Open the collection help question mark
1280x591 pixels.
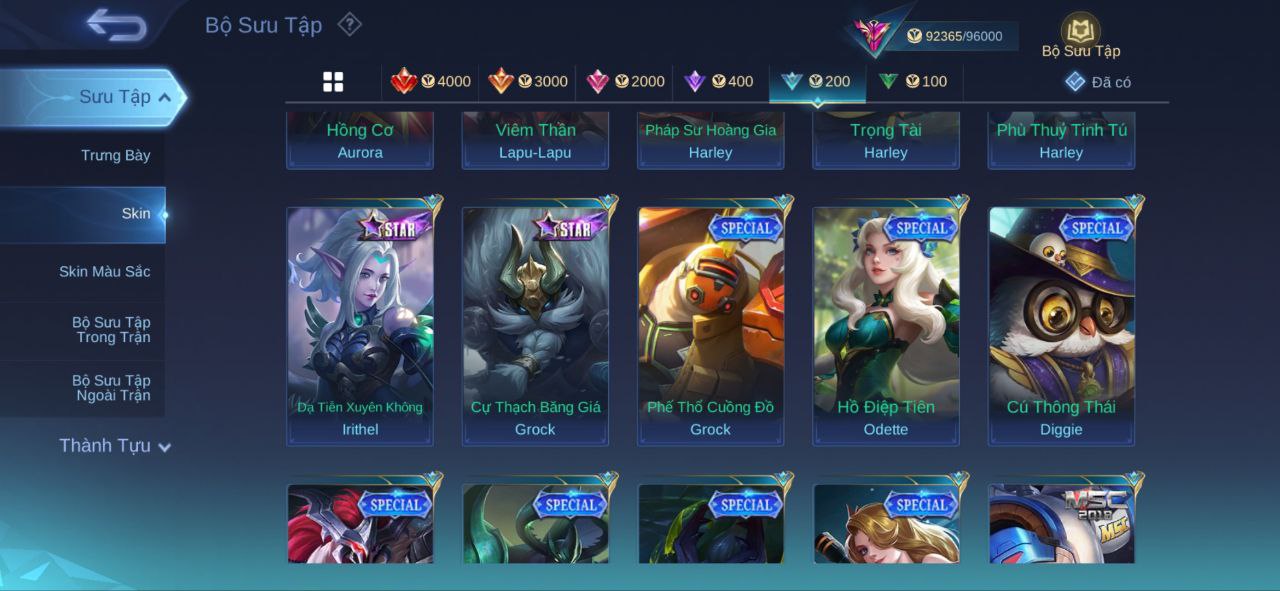349,24
